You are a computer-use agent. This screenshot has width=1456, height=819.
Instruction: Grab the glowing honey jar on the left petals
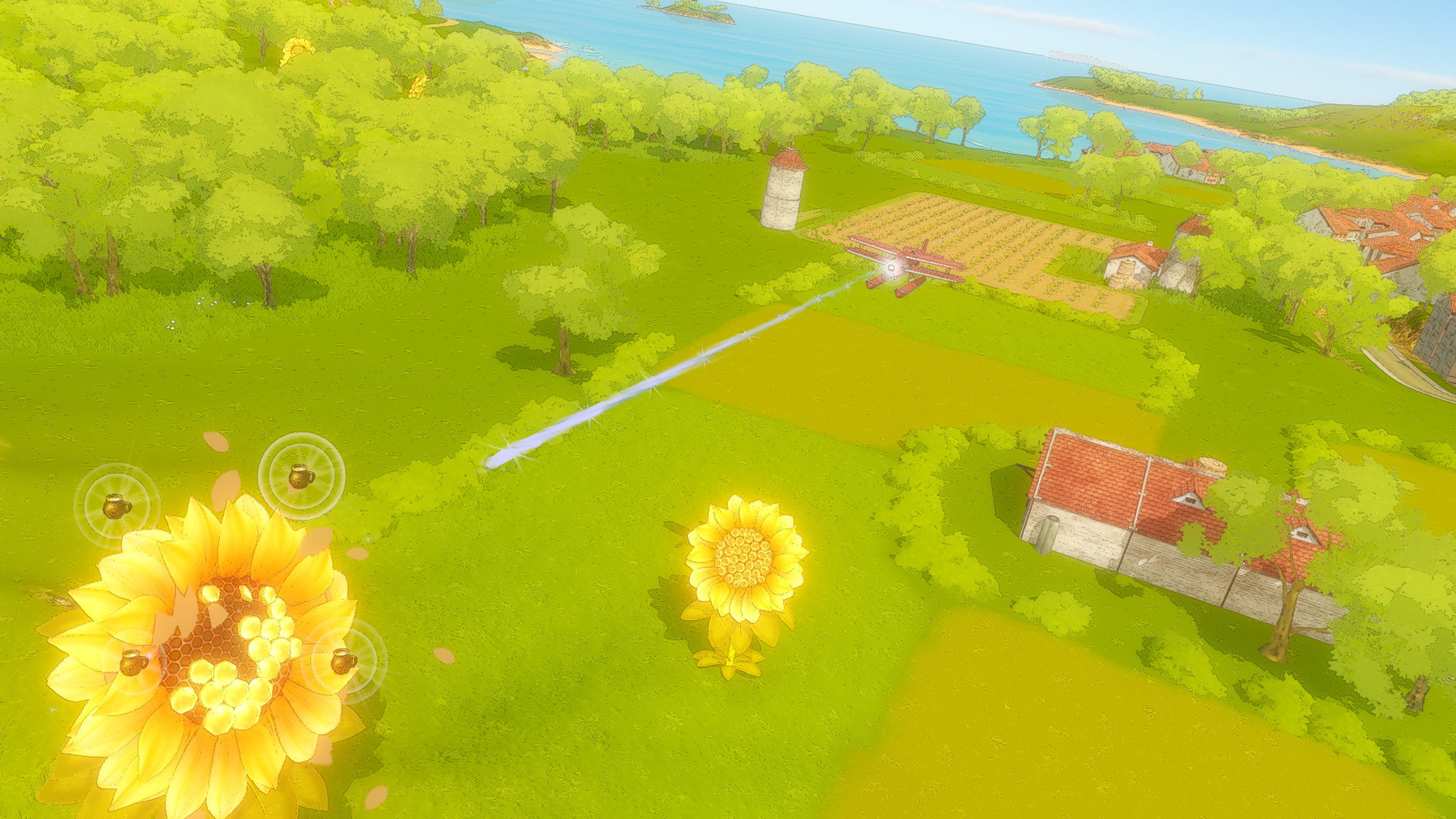115,505
